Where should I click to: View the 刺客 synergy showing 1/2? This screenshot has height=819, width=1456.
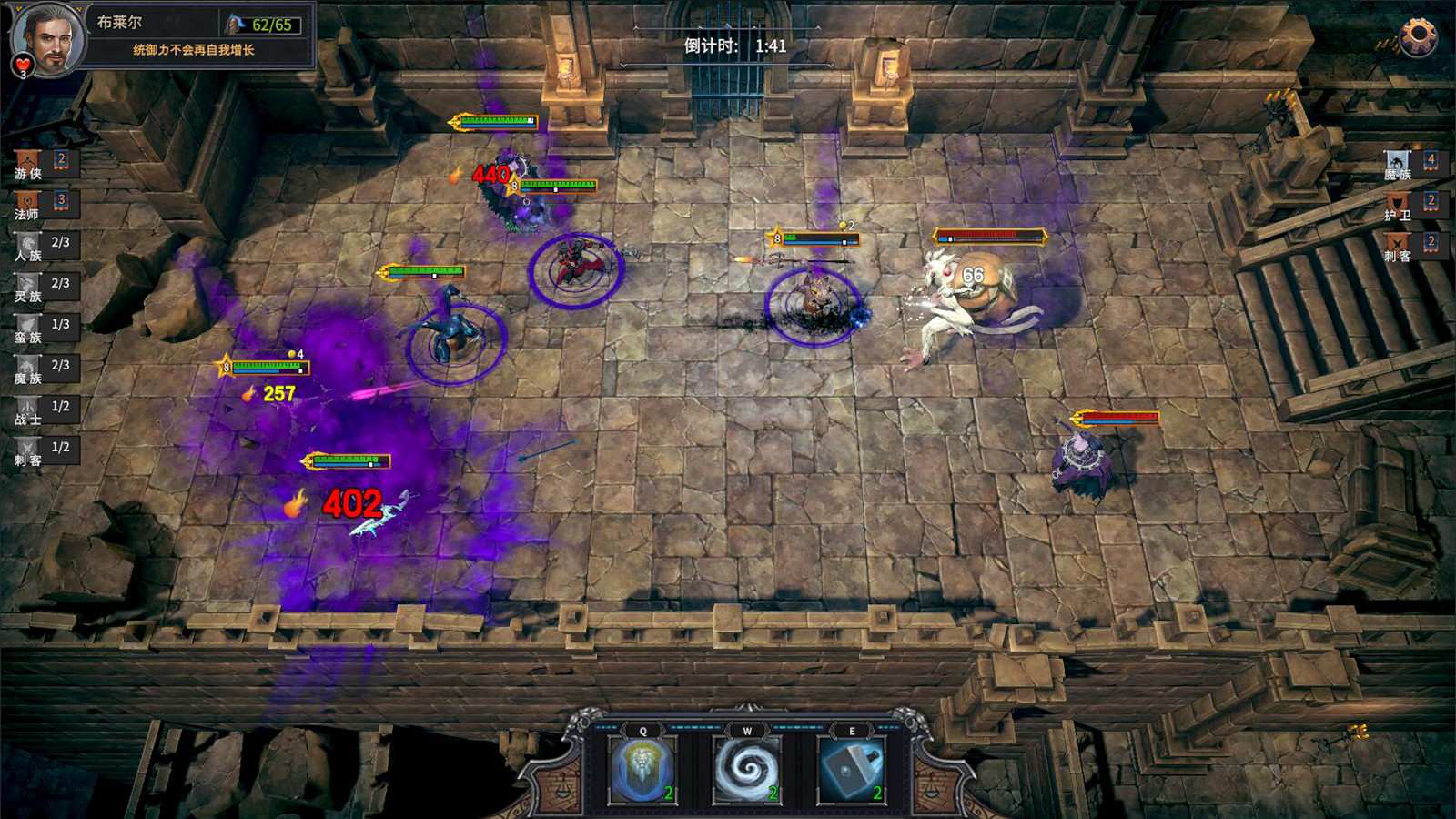click(28, 450)
